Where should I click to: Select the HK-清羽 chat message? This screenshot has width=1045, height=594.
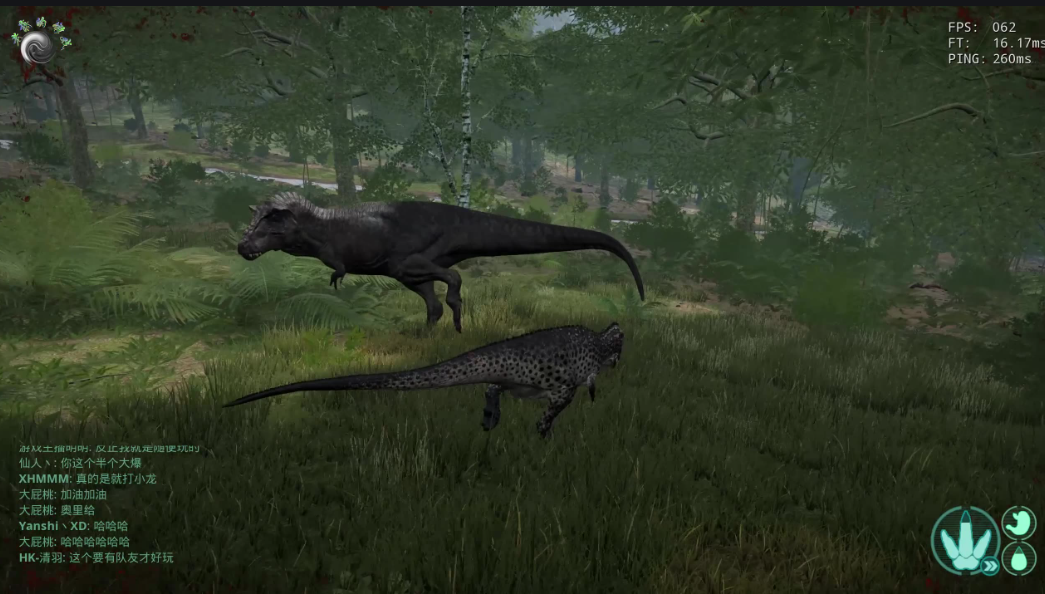tap(96, 557)
